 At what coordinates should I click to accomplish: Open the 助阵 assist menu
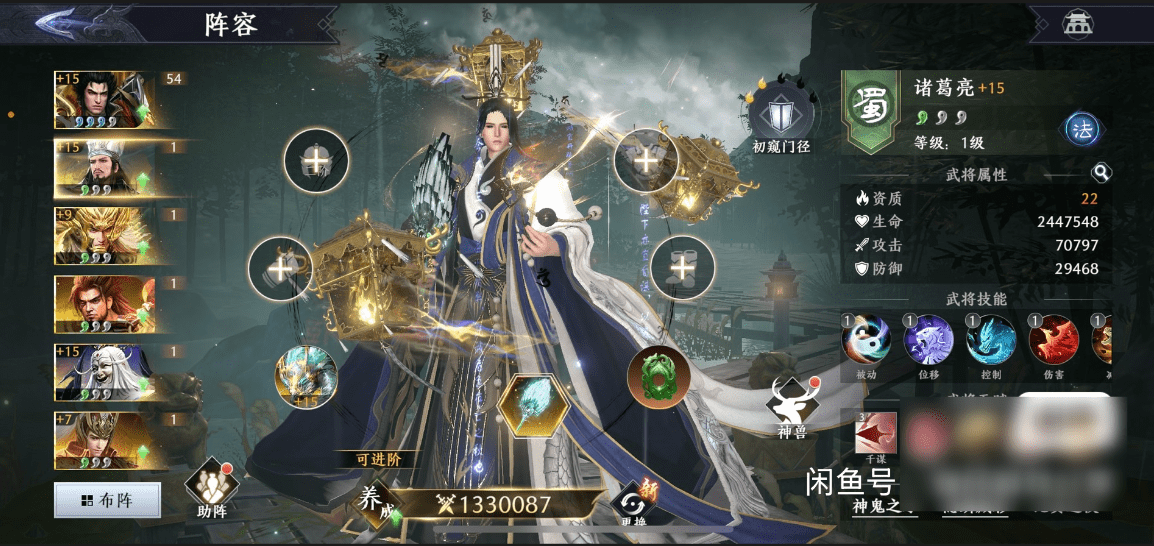[211, 487]
